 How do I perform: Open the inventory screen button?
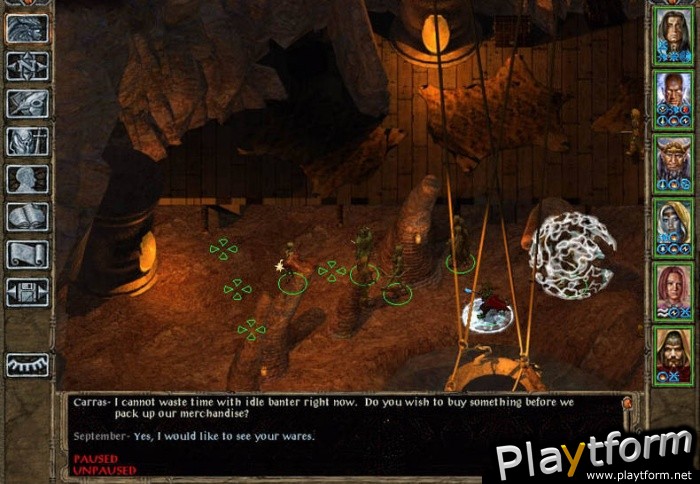tap(27, 141)
